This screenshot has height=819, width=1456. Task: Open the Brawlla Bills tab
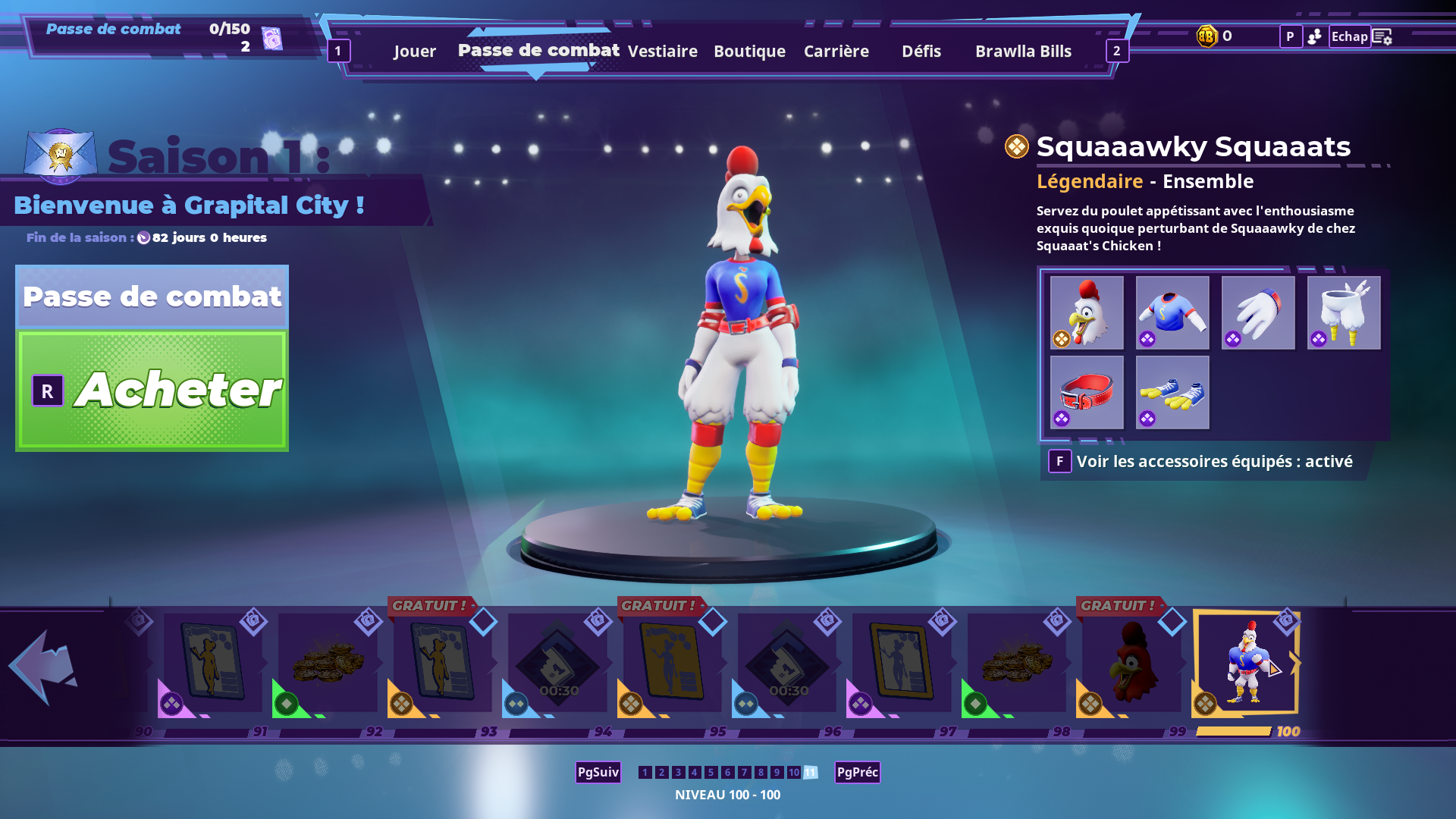(1022, 52)
